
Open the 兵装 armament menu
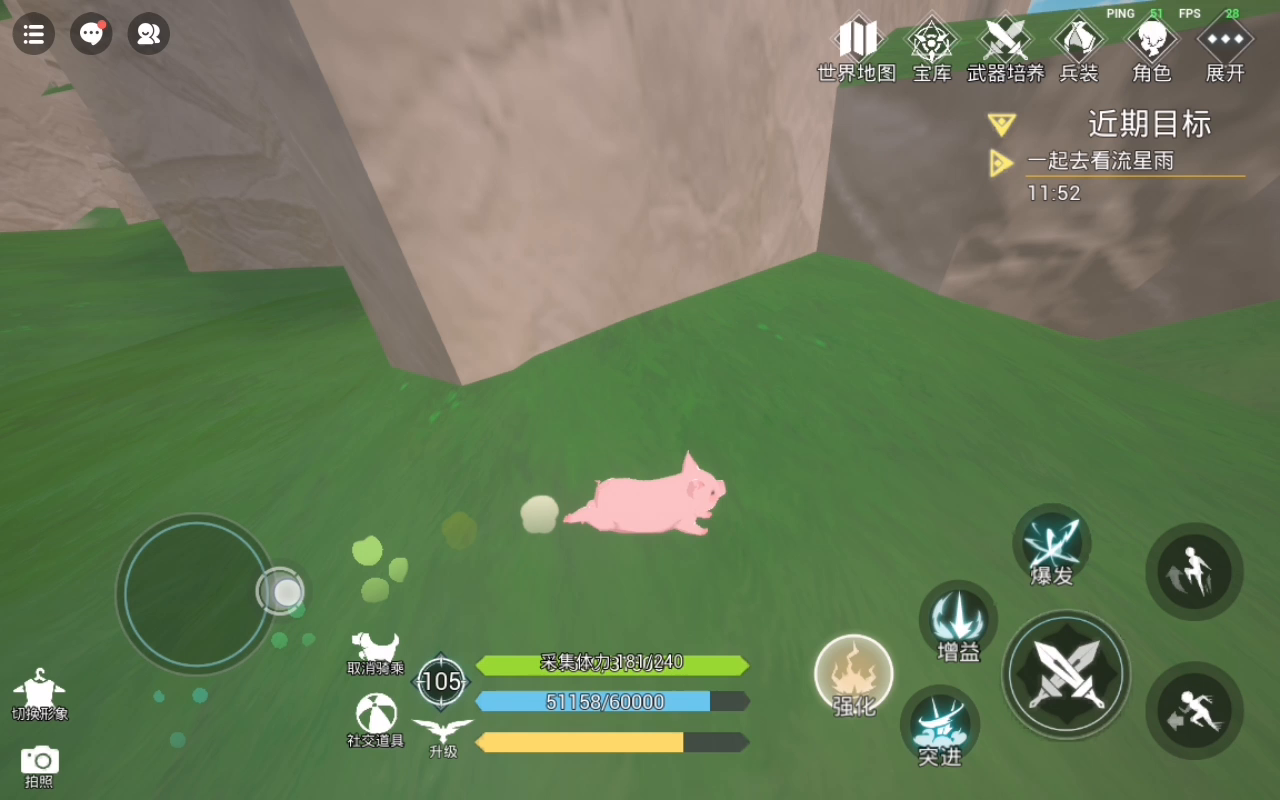click(x=1079, y=48)
